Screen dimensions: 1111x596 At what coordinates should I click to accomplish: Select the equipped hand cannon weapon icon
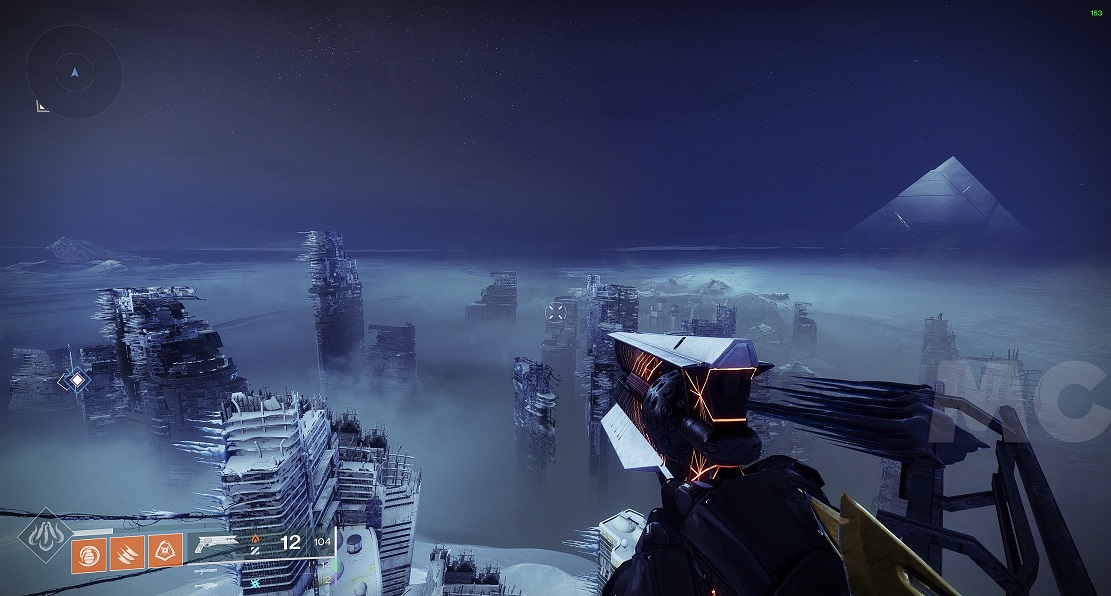[x=217, y=543]
